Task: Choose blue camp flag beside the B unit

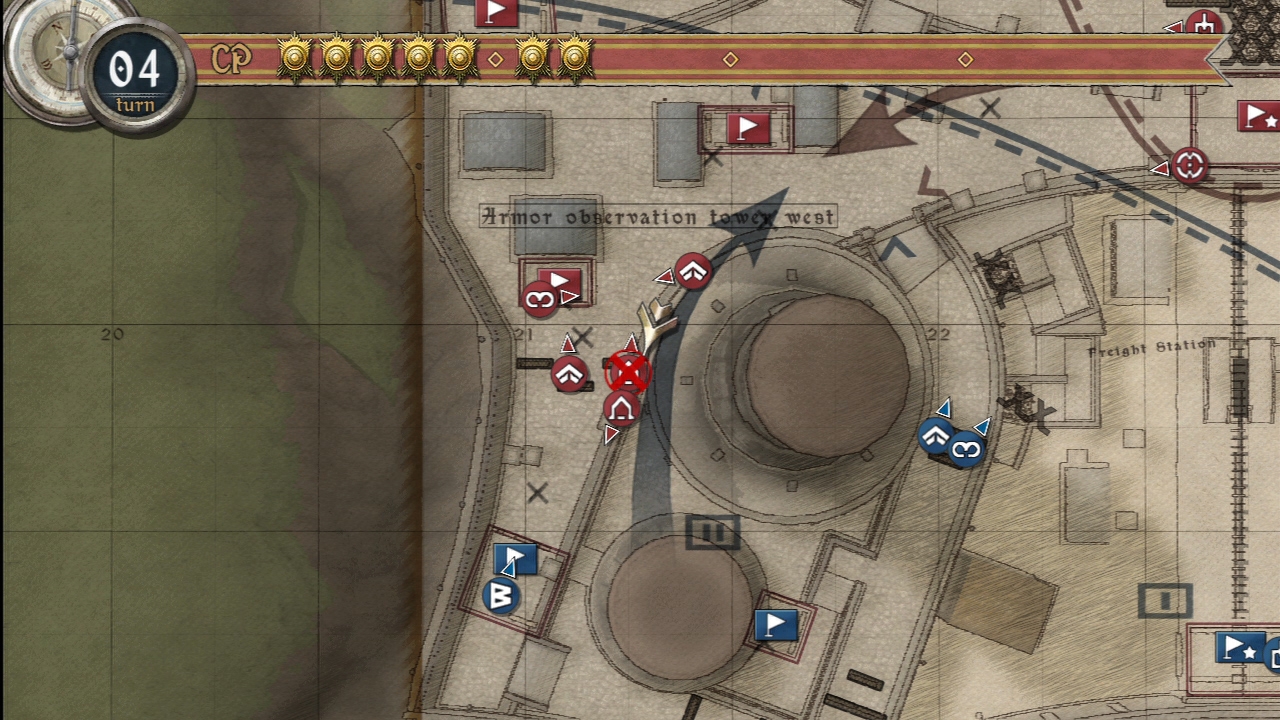Action: (x=516, y=558)
